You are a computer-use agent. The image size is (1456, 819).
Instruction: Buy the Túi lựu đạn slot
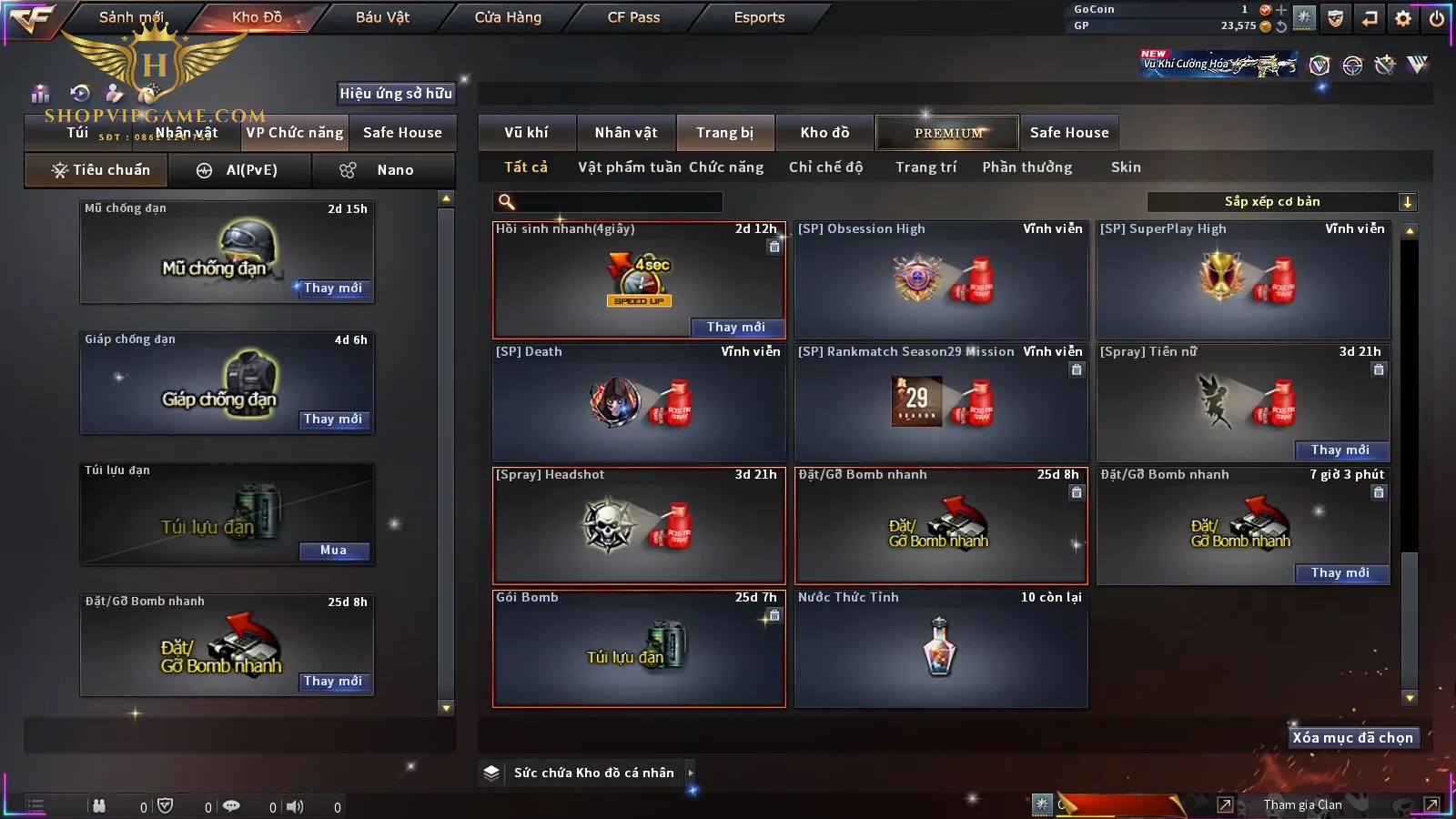[333, 551]
